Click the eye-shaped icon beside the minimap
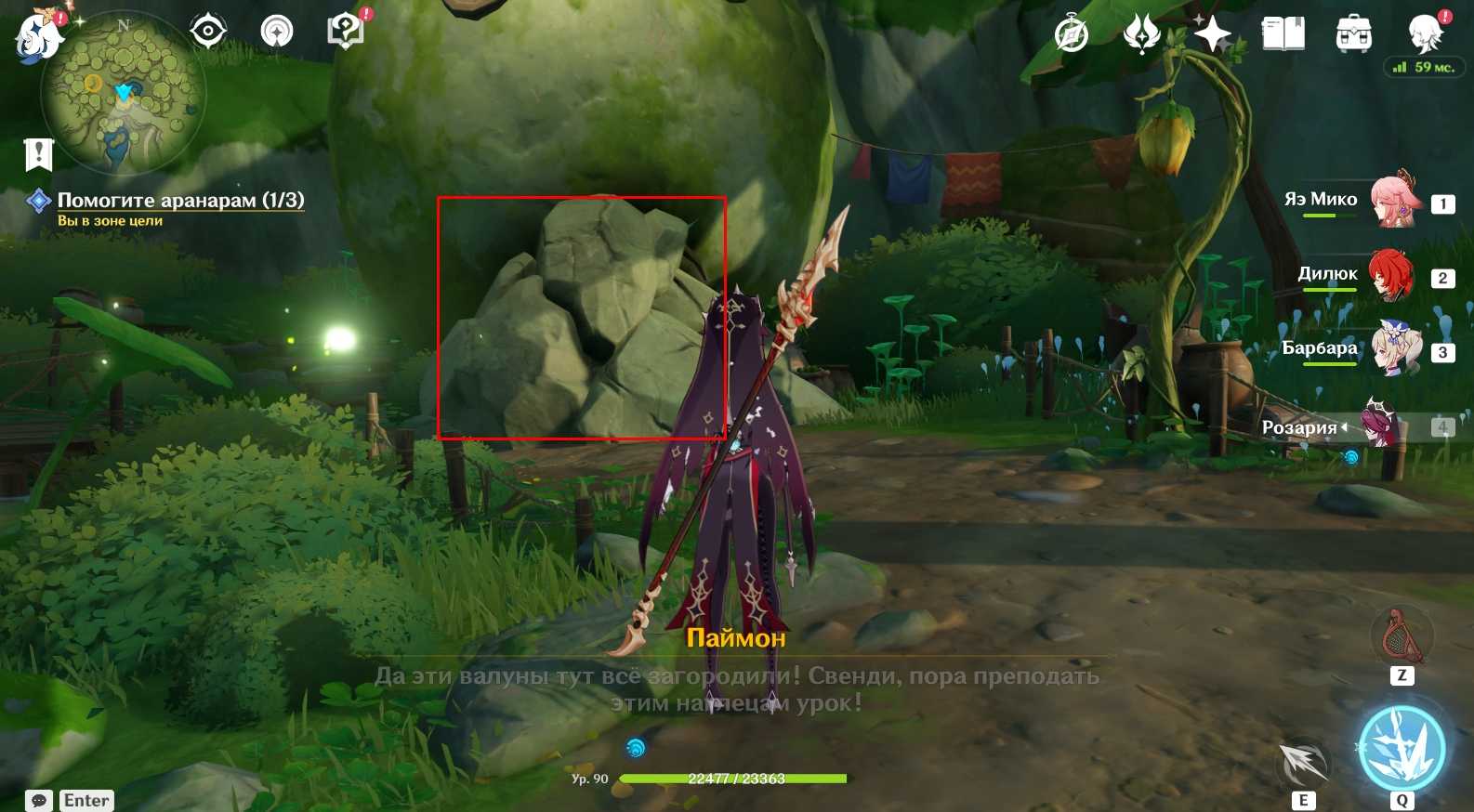The width and height of the screenshot is (1474, 812). pyautogui.click(x=208, y=33)
